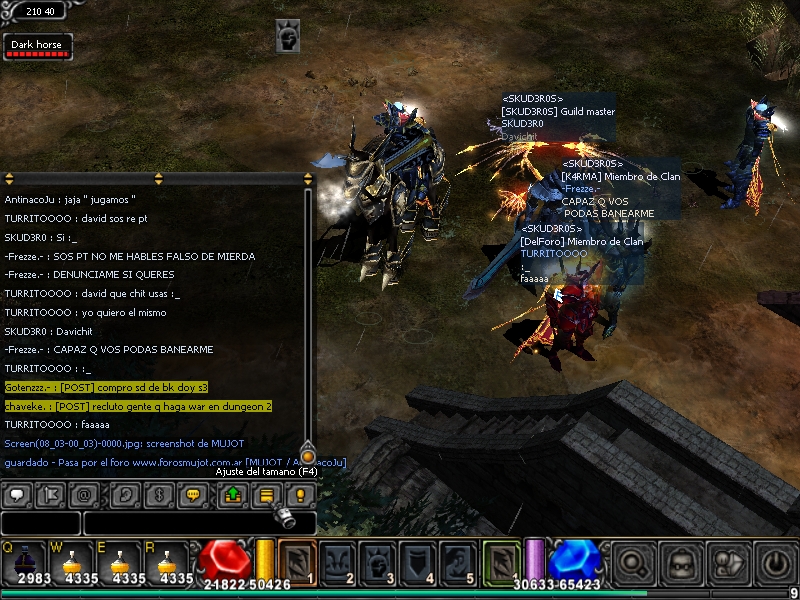This screenshot has height=600, width=800.
Task: Click the yellow lines chat size button
Action: coord(266,494)
